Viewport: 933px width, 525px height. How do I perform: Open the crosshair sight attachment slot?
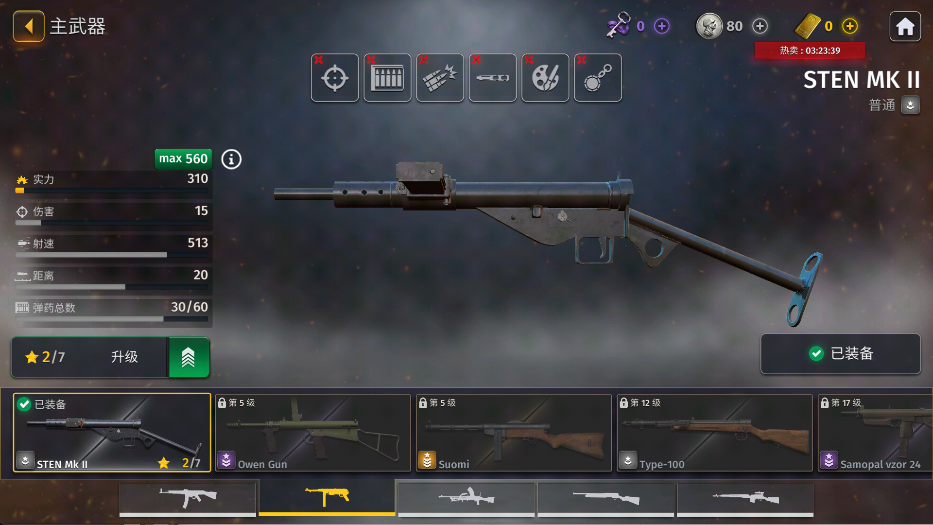(x=335, y=78)
